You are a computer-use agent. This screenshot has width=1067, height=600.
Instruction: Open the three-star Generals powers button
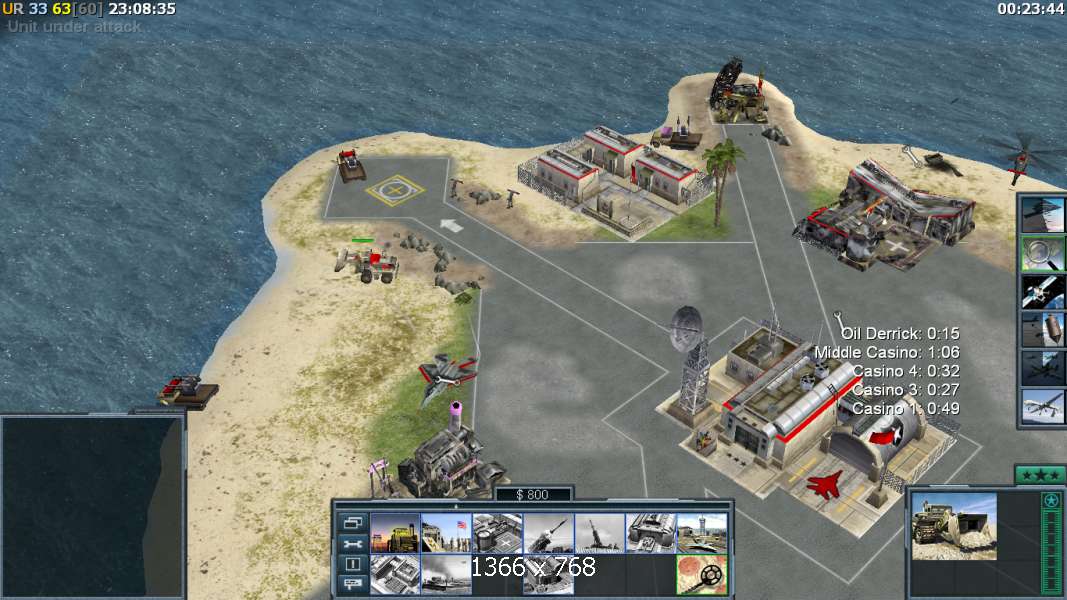tap(1039, 474)
